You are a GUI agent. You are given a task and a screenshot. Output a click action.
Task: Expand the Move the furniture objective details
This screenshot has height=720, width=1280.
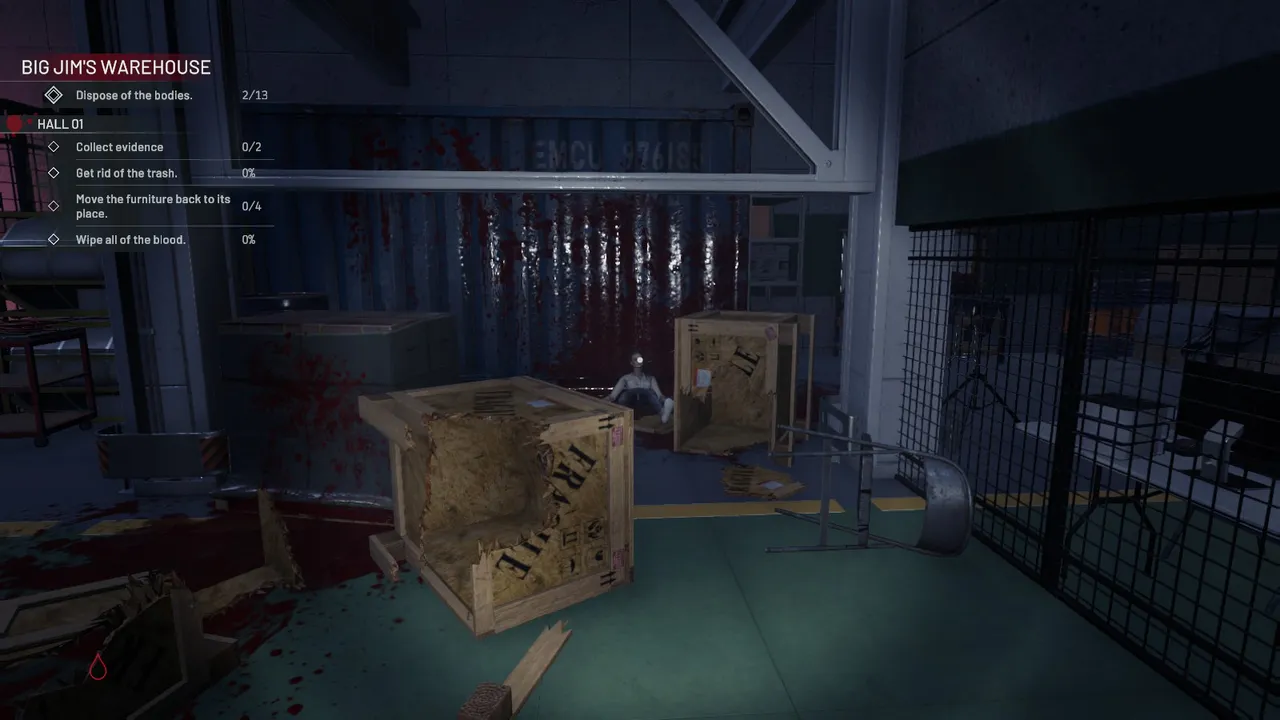point(153,206)
